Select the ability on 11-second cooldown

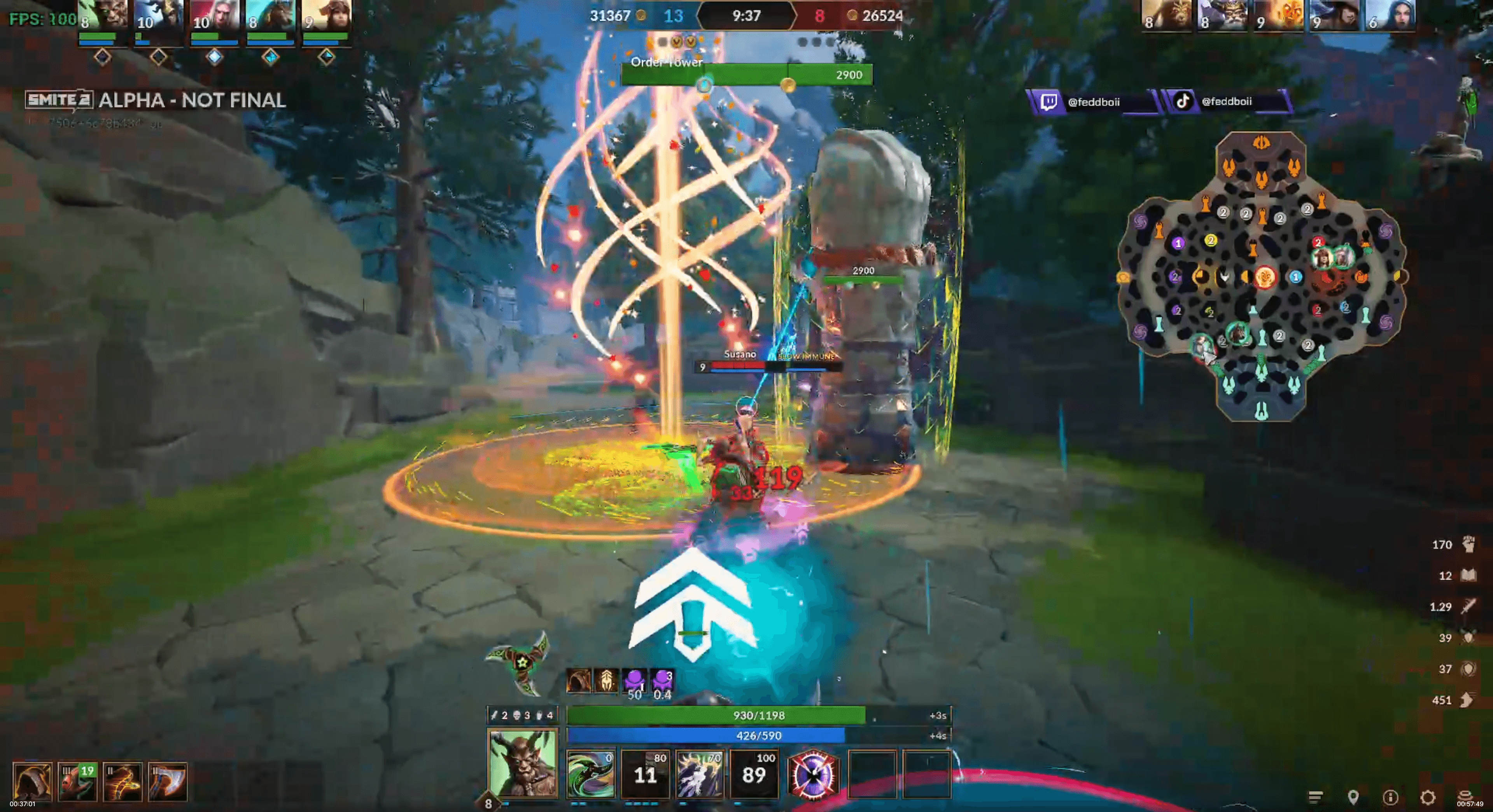click(644, 774)
